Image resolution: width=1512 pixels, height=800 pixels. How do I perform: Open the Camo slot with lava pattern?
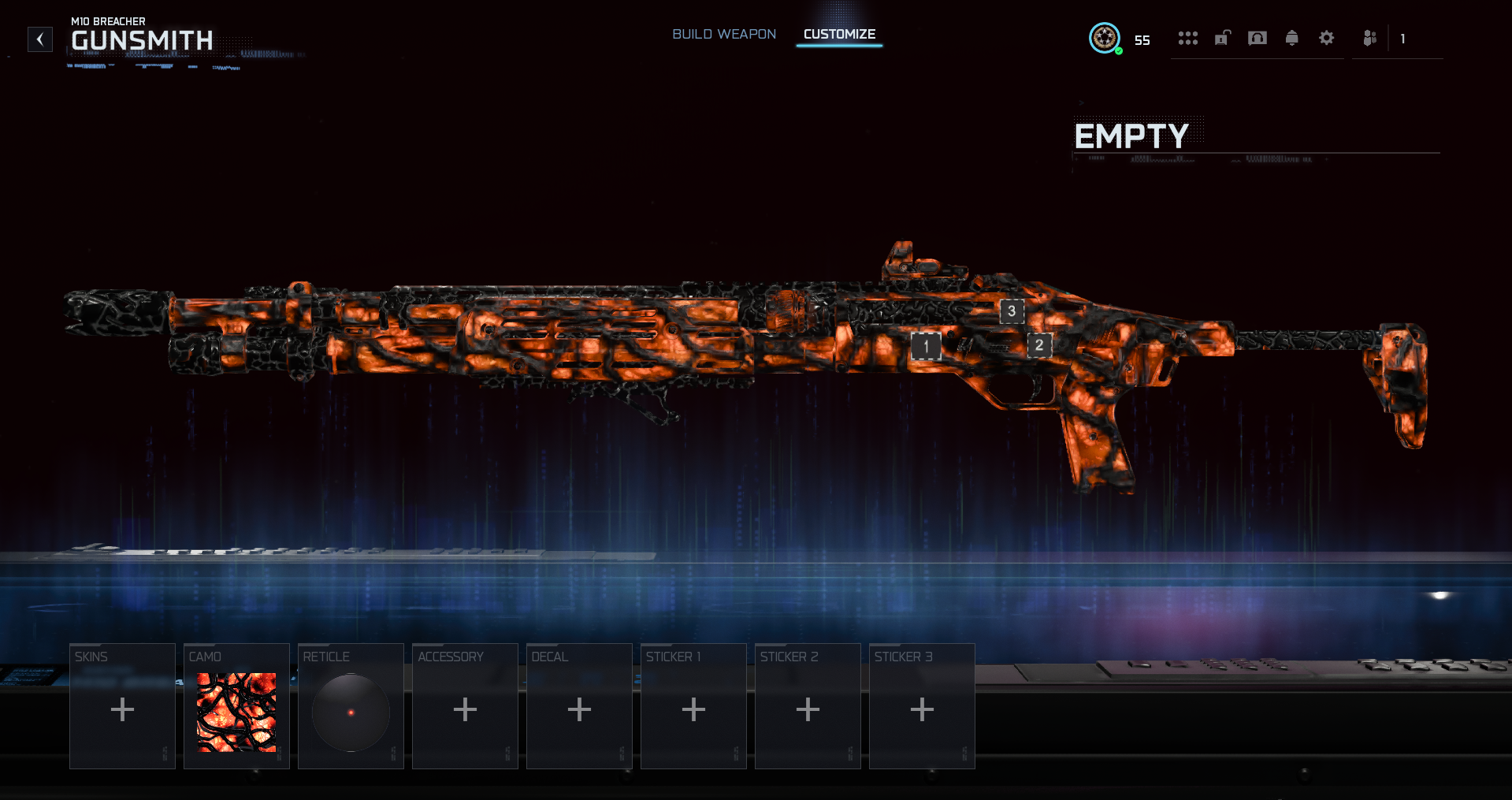point(236,706)
